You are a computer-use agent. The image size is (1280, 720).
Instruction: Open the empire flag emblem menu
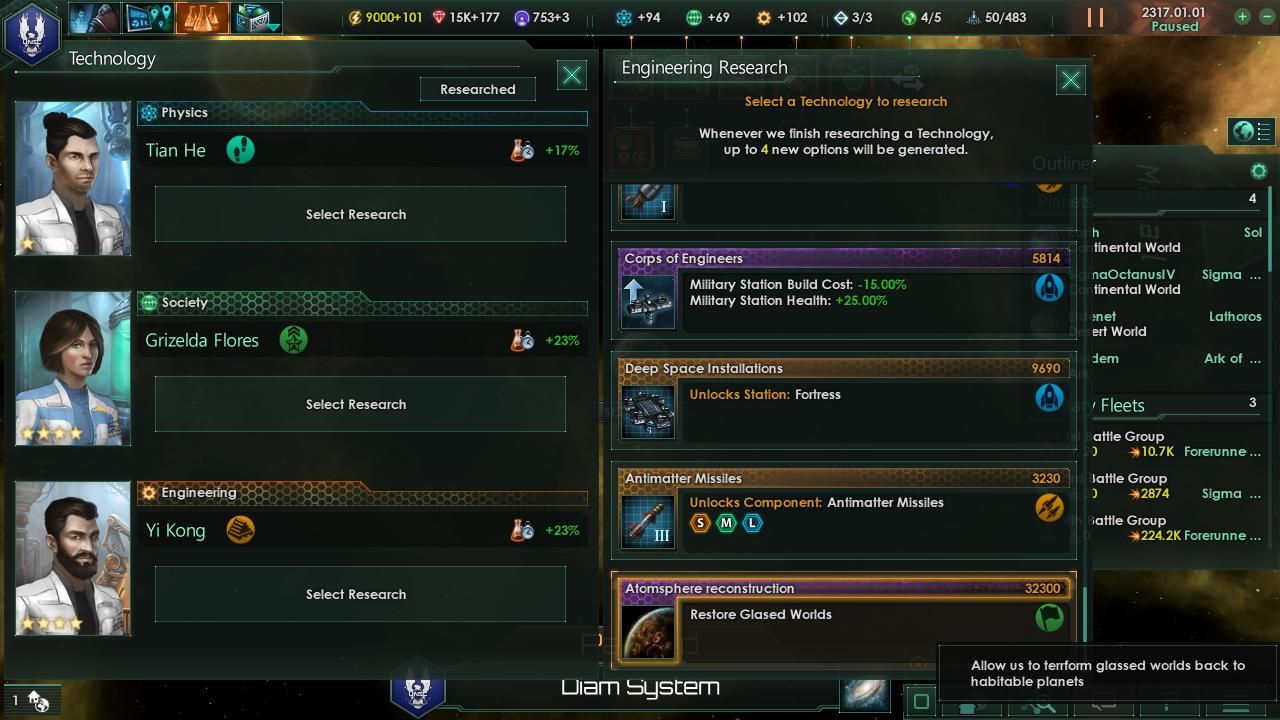pos(32,33)
